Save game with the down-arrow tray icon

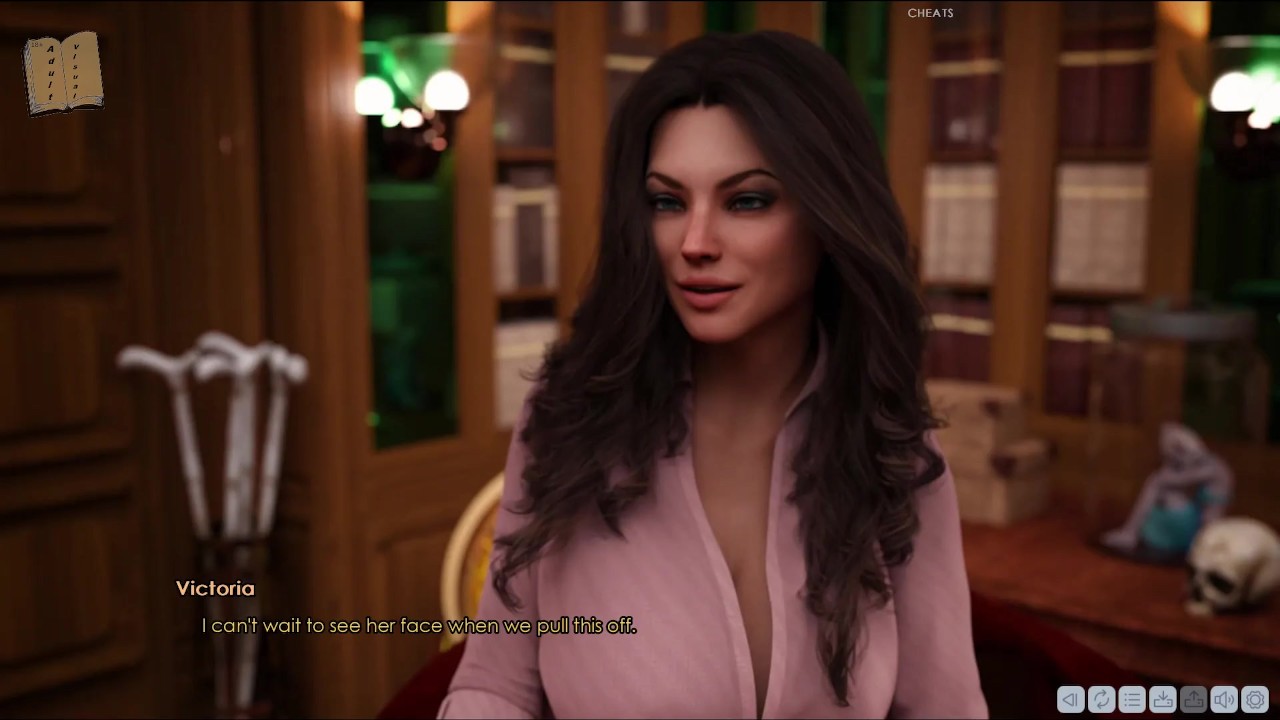click(1163, 700)
